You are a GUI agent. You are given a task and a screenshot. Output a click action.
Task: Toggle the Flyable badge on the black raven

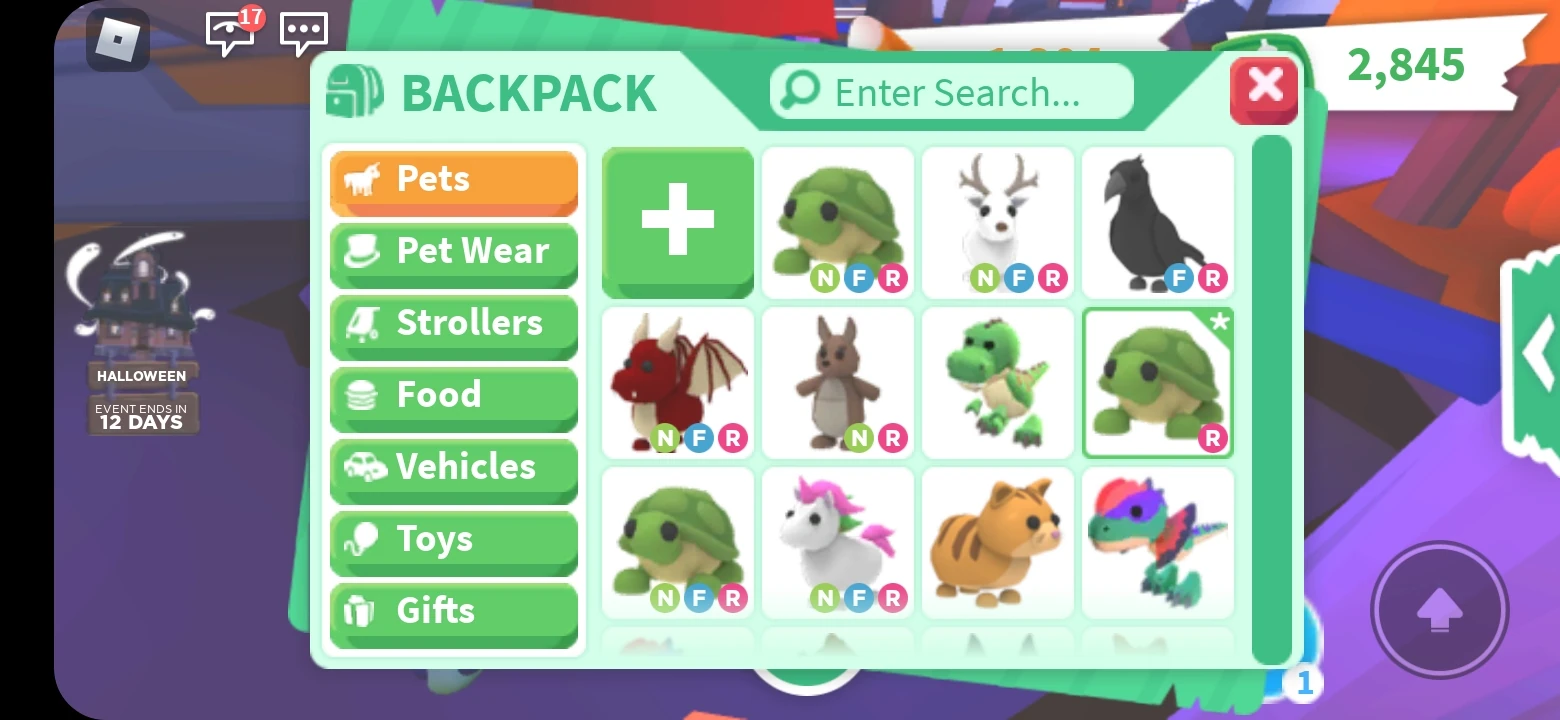[x=1183, y=279]
